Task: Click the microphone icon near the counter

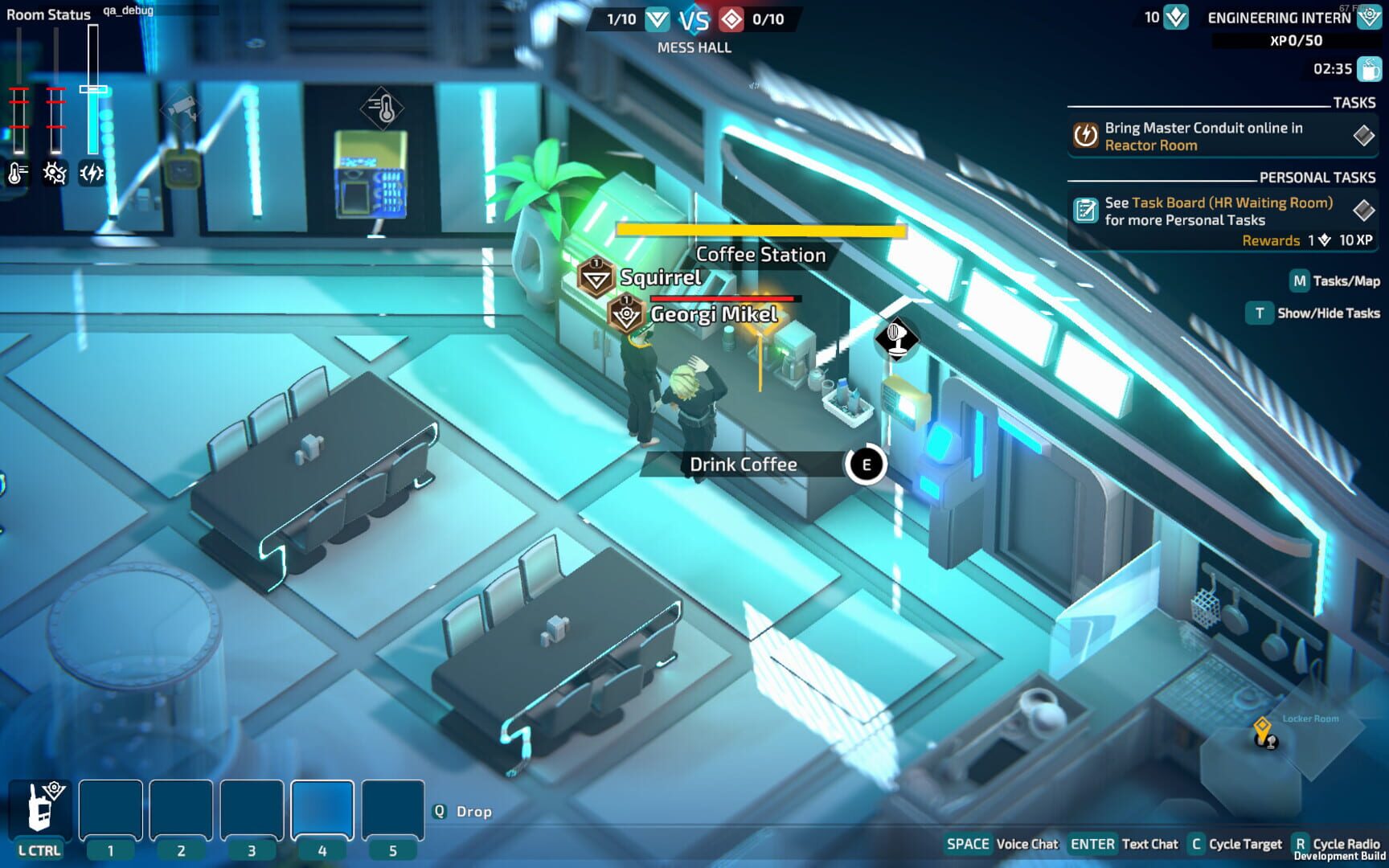Action: tap(899, 338)
